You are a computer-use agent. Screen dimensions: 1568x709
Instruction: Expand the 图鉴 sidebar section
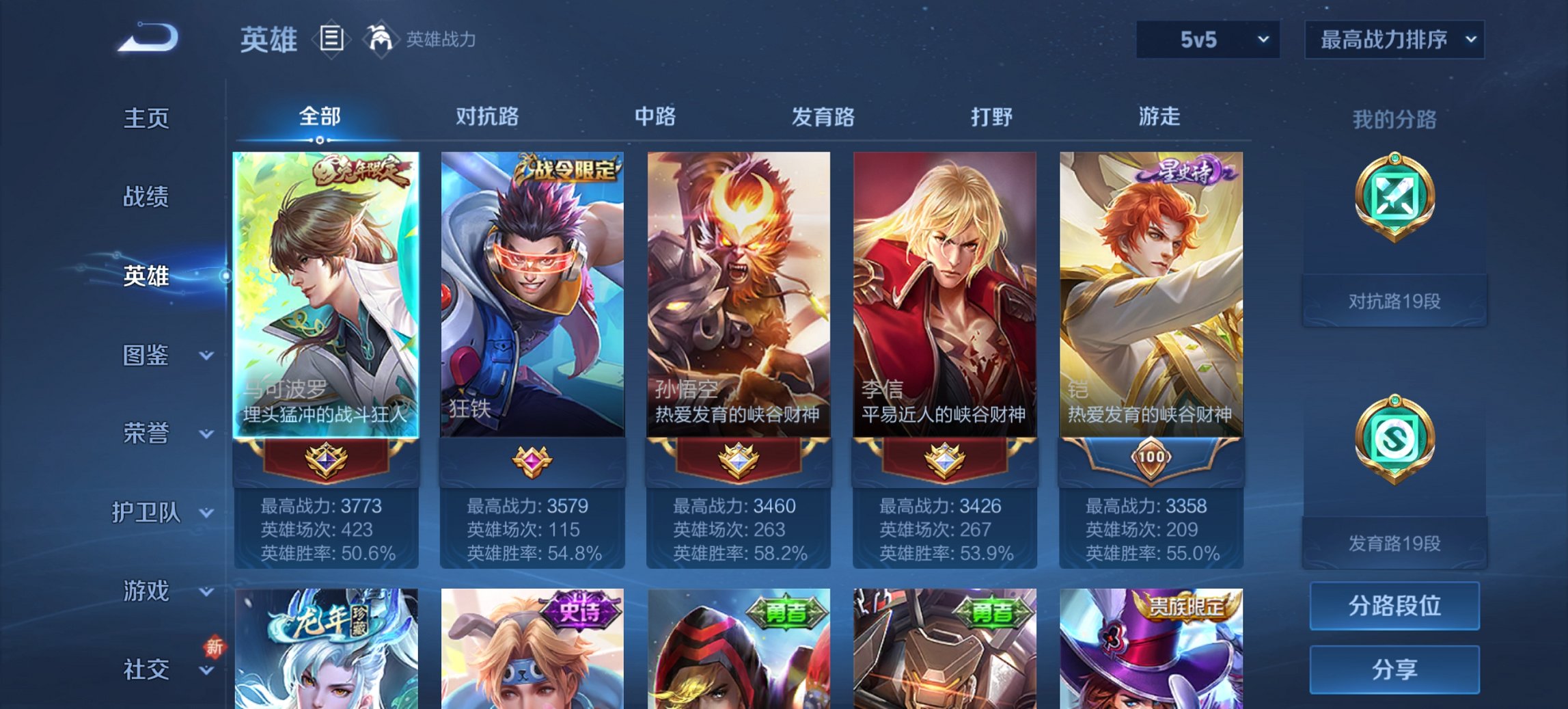coord(146,356)
